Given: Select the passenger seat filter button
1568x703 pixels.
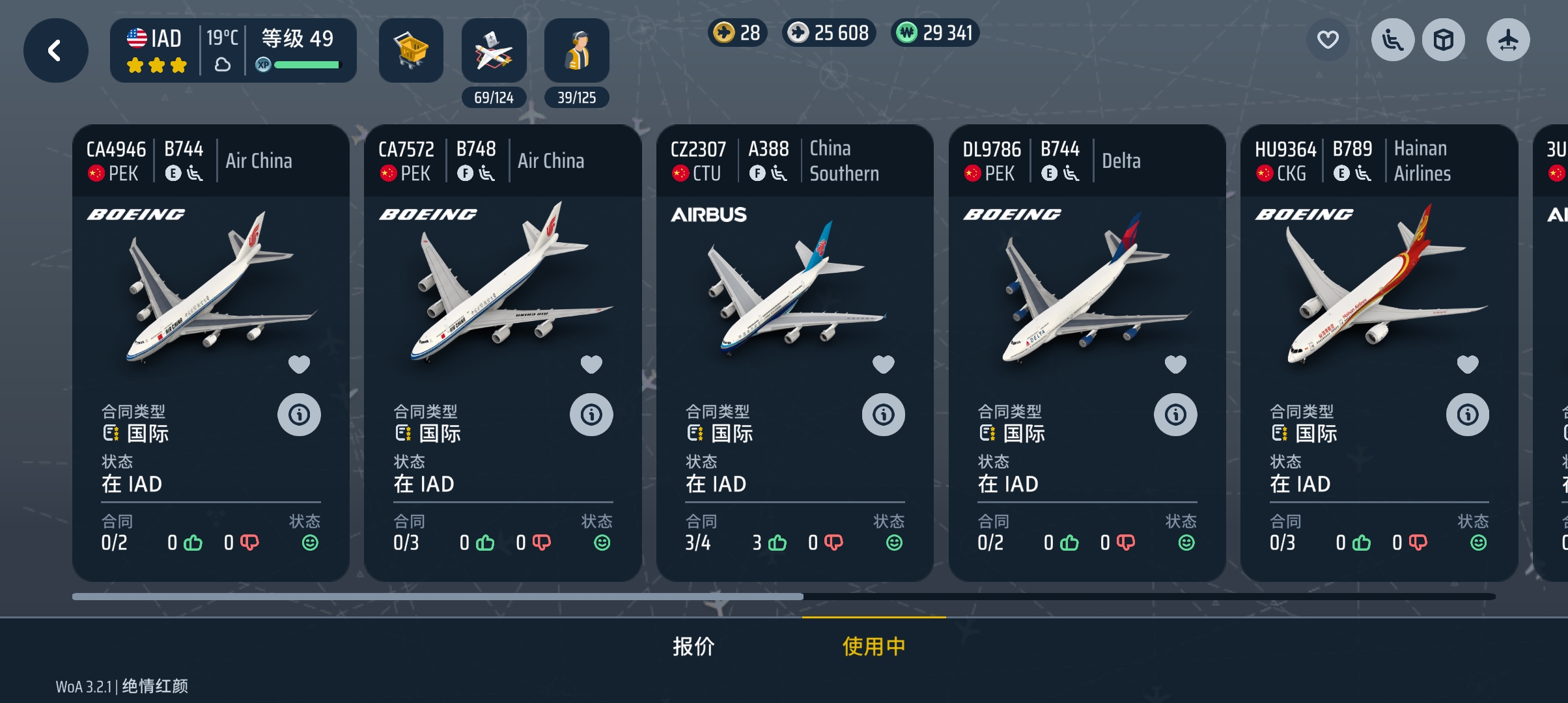Looking at the screenshot, I should 1392,40.
